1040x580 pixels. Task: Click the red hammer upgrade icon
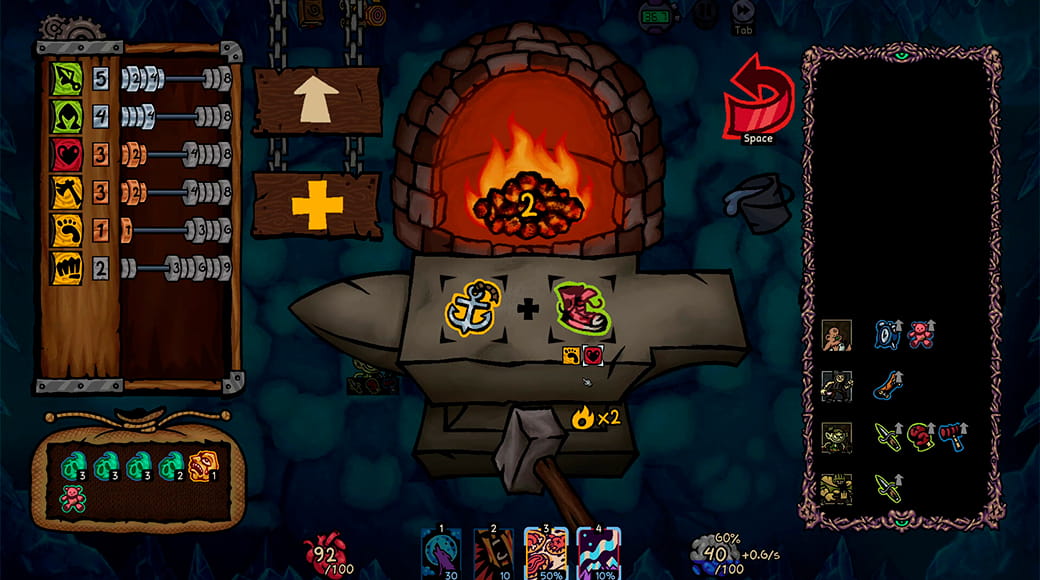pos(953,436)
